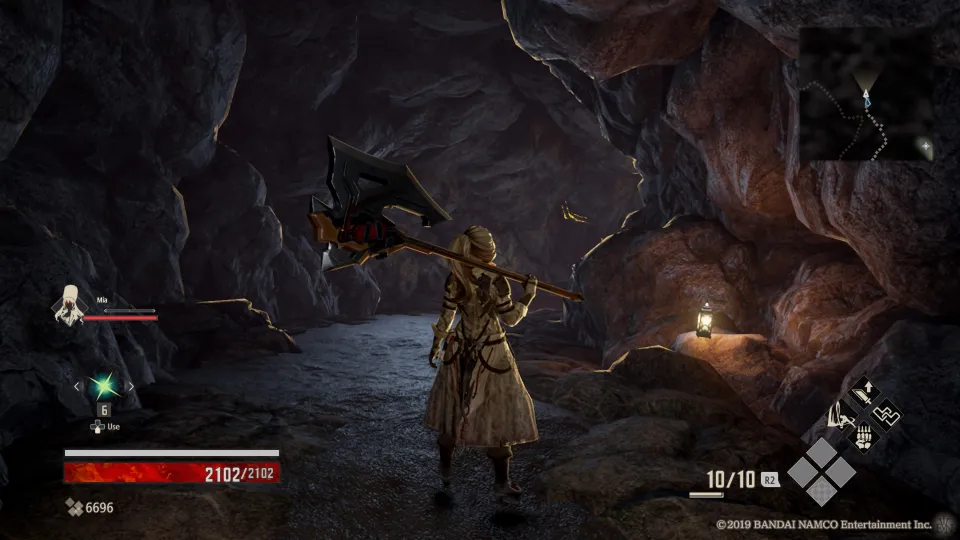The image size is (960, 540).
Task: Select Mia's companion portrait
Action: coord(70,305)
